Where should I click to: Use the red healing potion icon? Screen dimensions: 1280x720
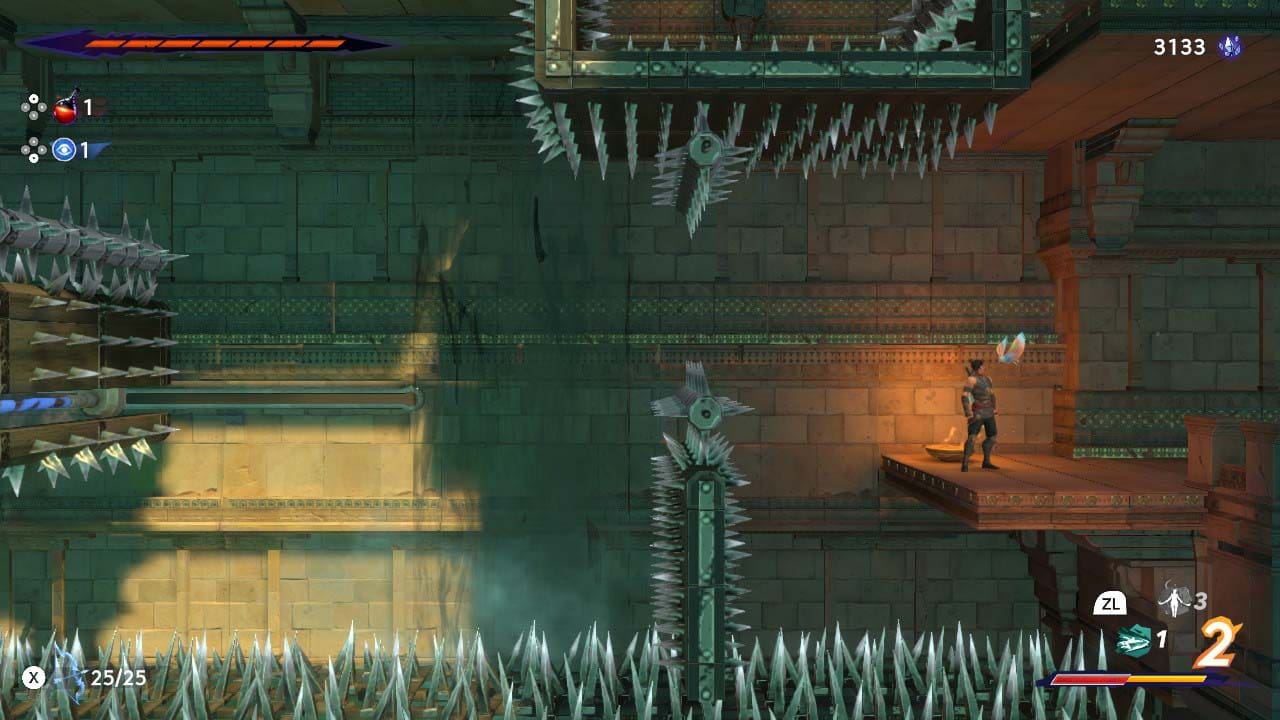(x=66, y=107)
